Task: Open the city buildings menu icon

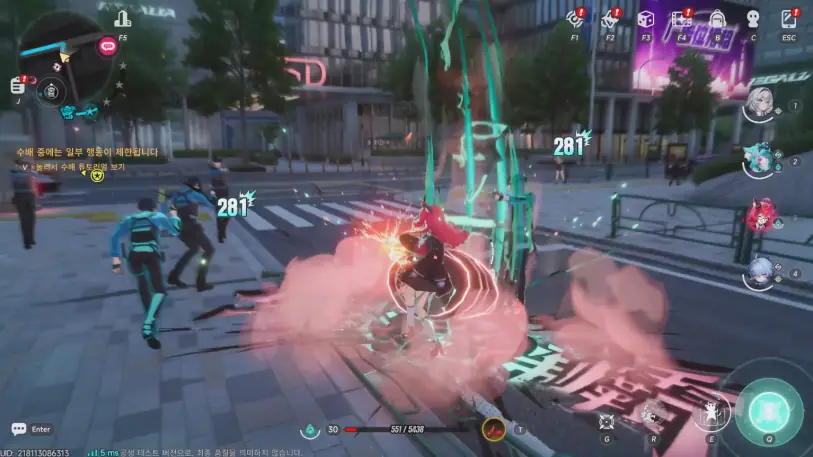Action: (122, 19)
